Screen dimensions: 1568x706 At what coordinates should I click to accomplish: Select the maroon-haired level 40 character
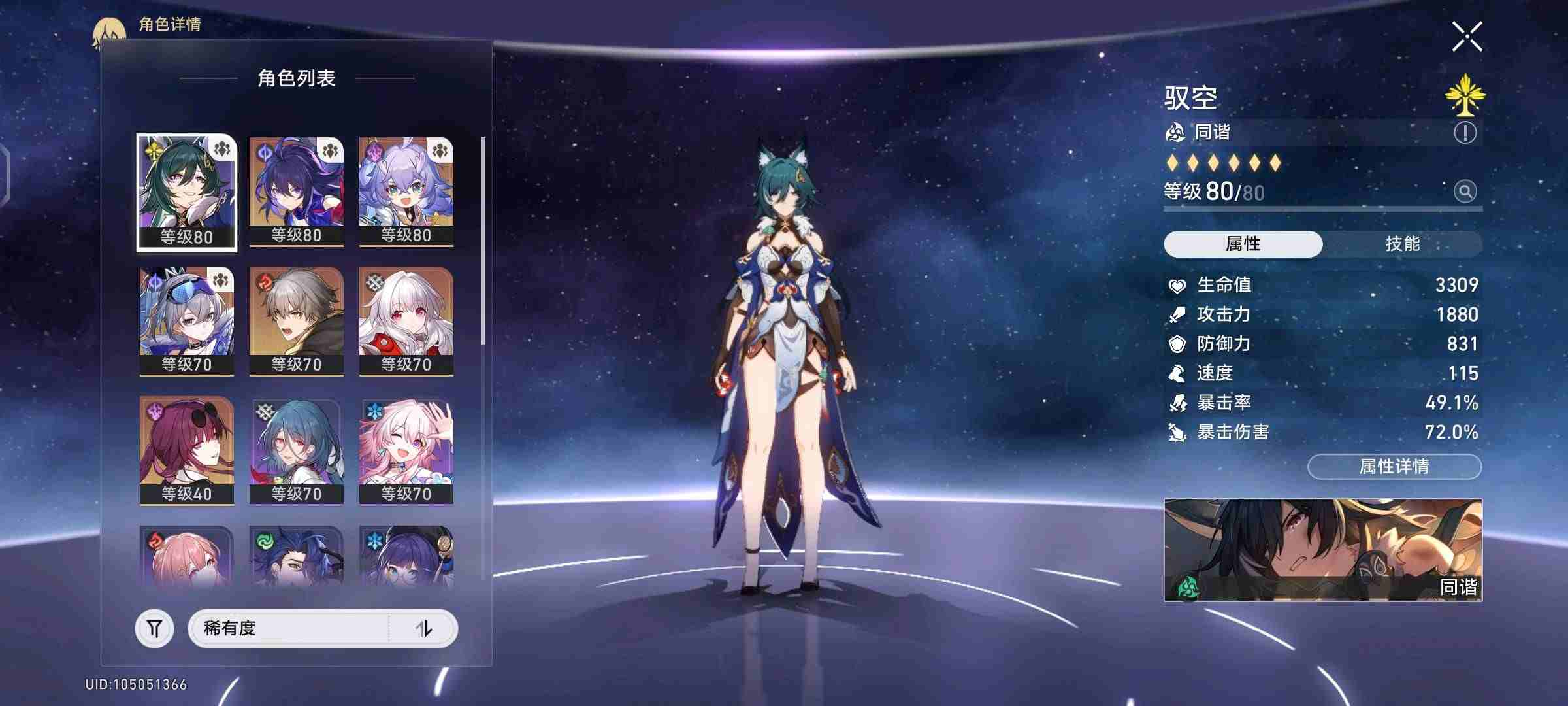coord(187,450)
